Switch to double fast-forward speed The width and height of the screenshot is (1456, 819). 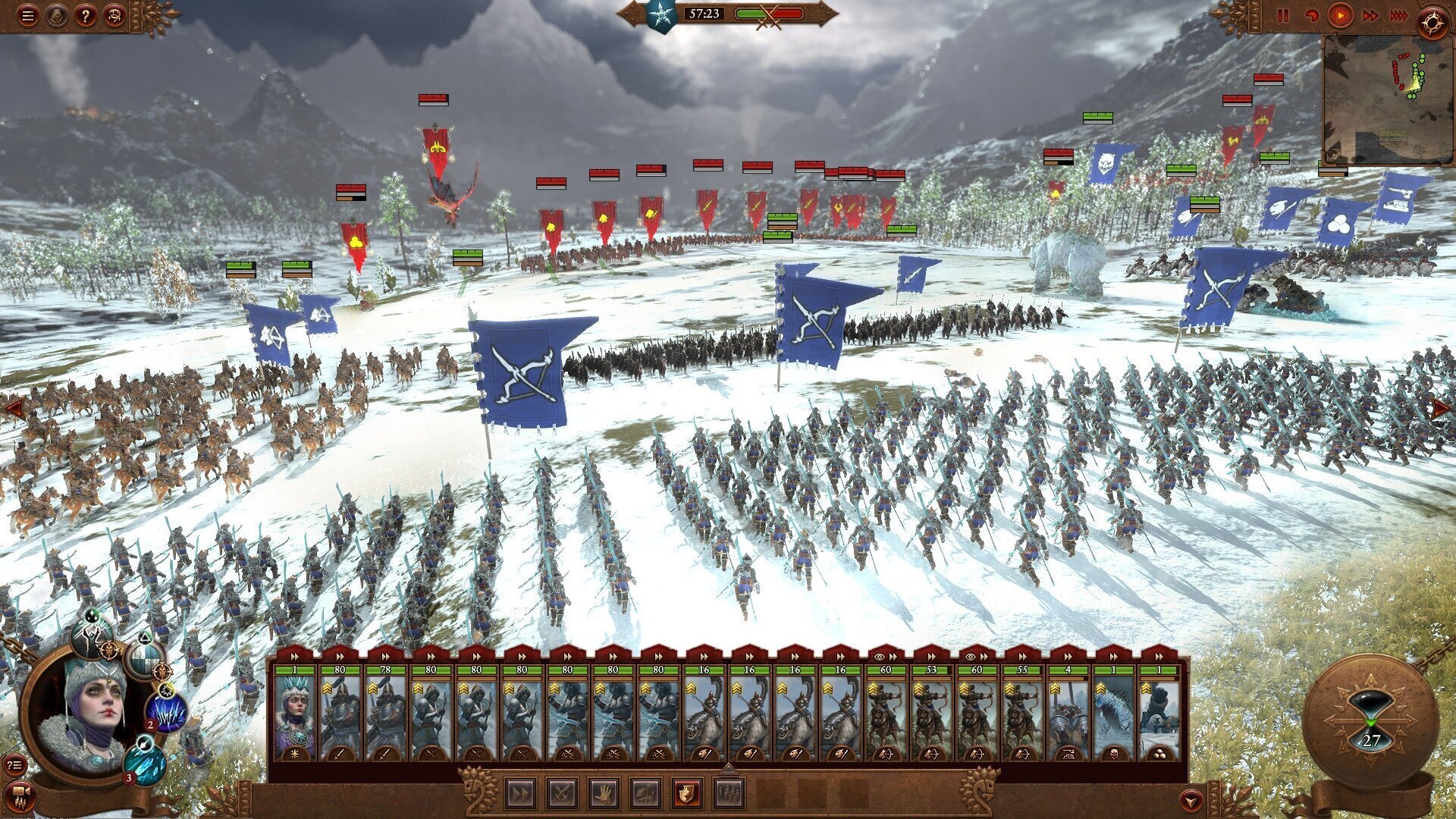pos(1371,15)
